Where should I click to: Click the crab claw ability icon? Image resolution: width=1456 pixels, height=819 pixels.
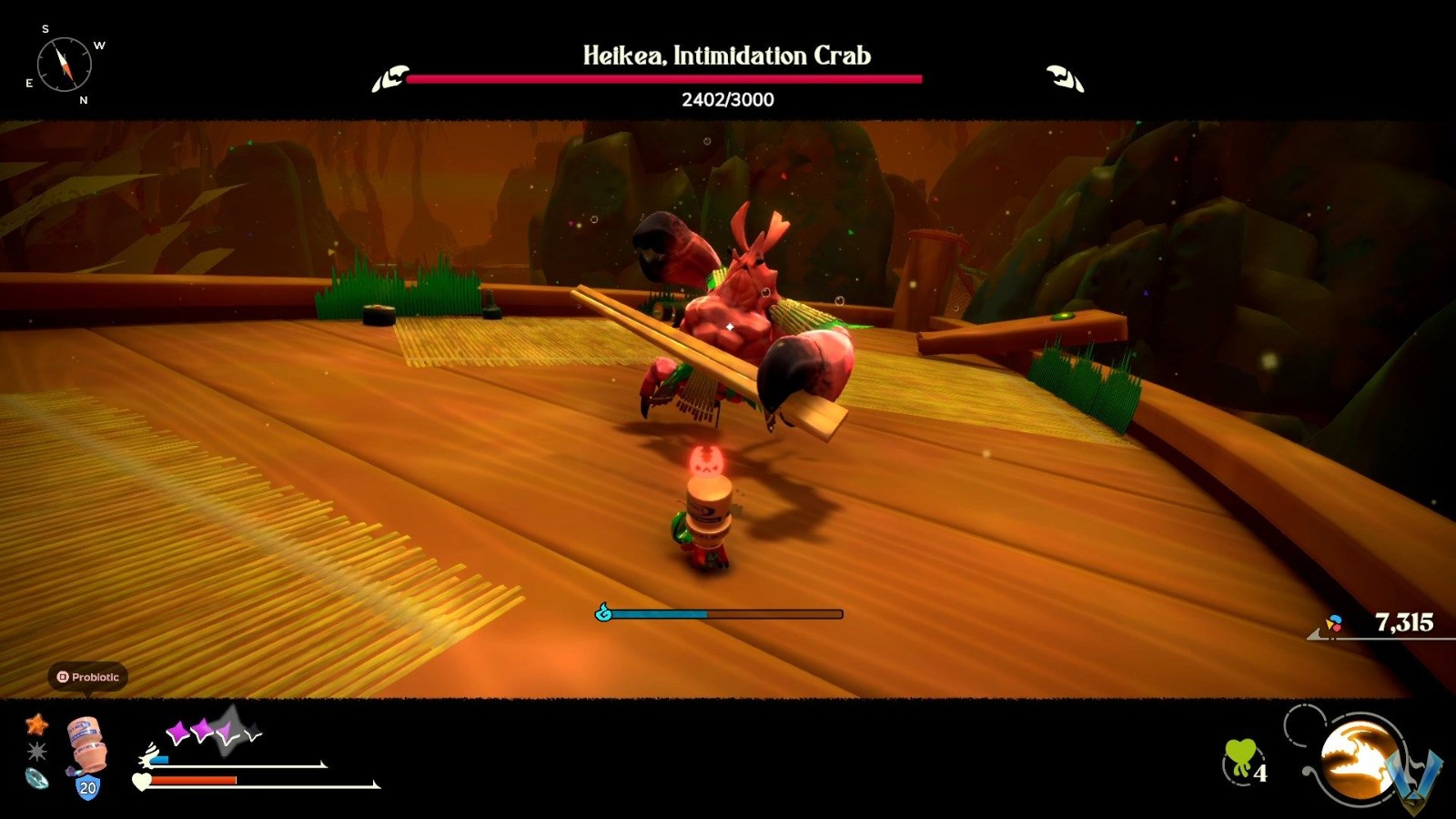[1357, 761]
